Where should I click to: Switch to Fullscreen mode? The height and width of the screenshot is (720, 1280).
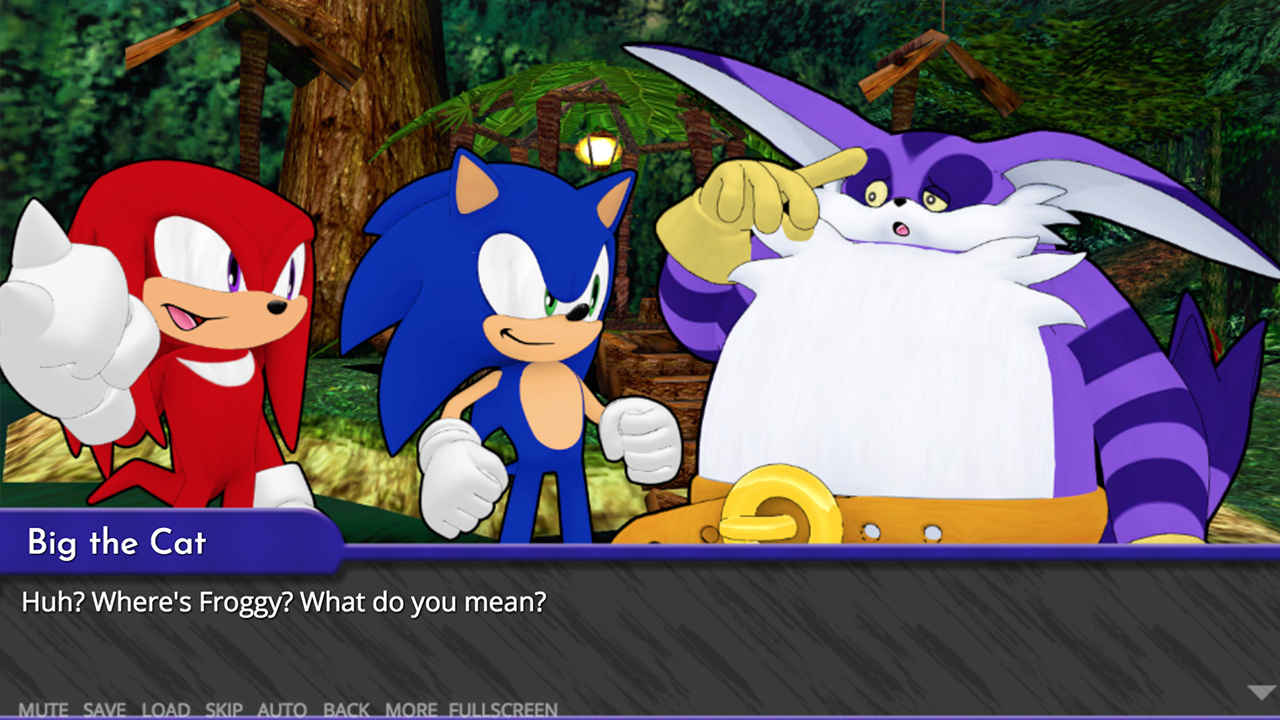pos(503,710)
